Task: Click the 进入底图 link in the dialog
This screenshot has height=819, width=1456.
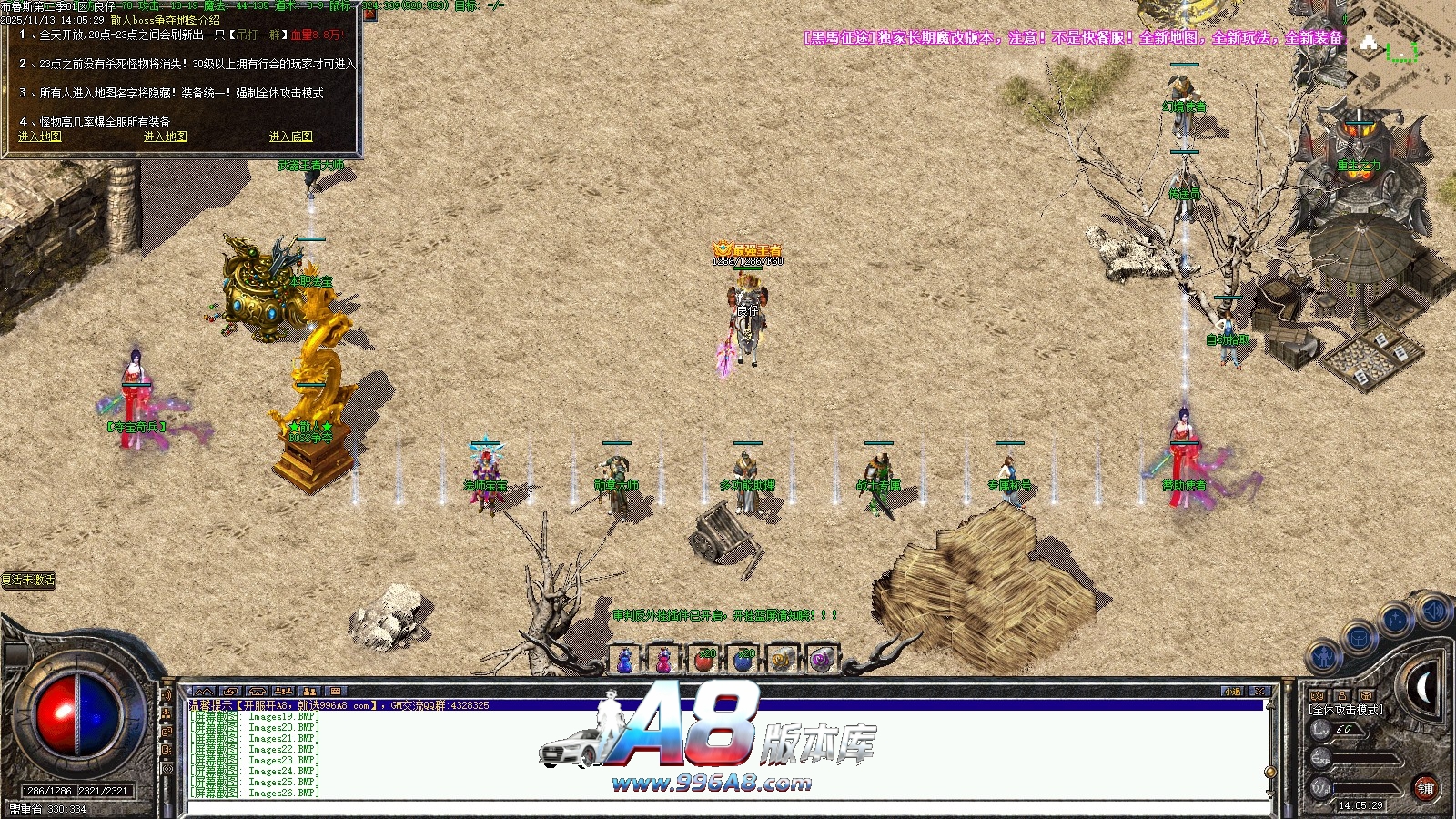Action: click(x=290, y=136)
